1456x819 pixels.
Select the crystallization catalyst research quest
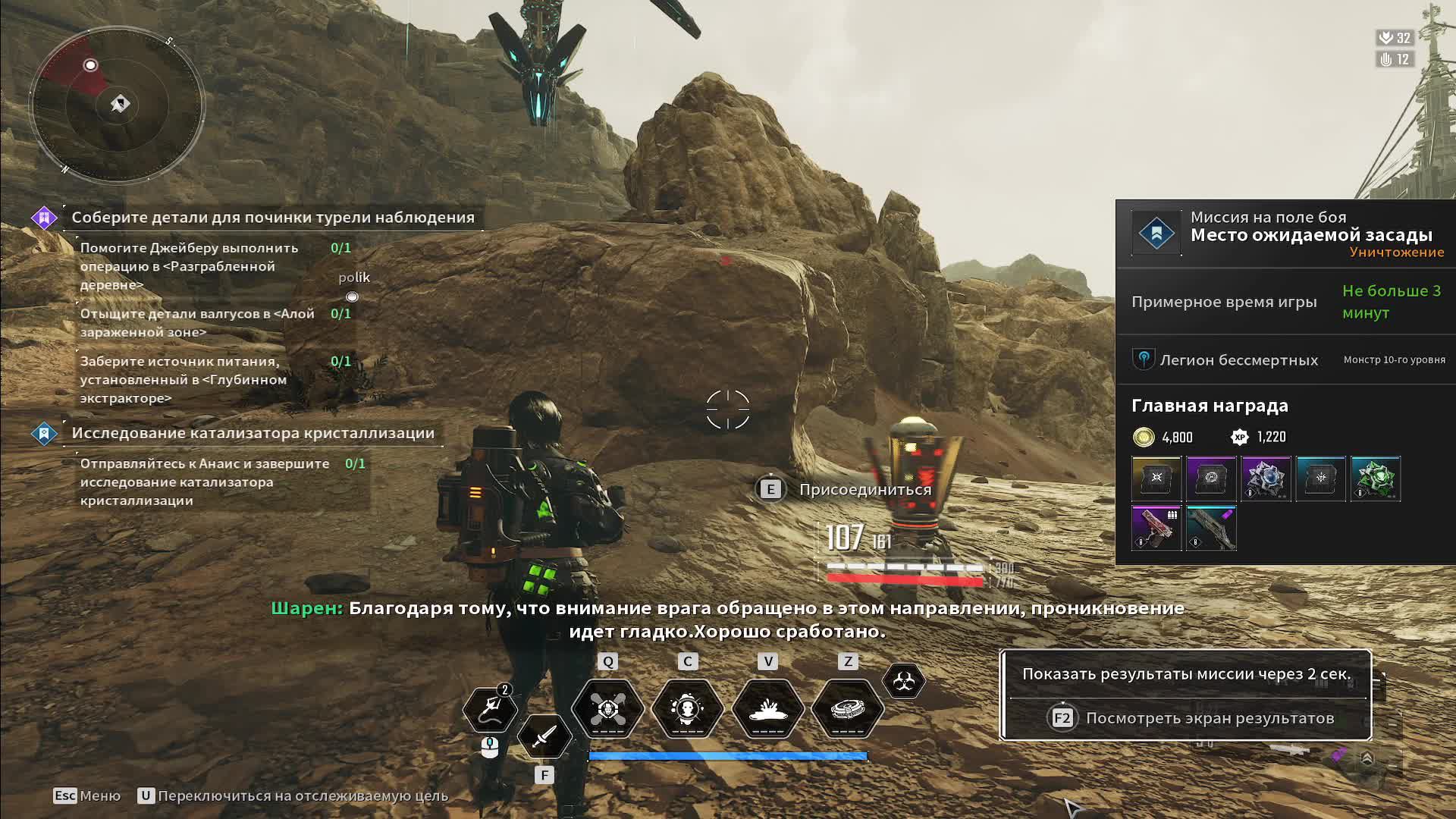(x=253, y=433)
